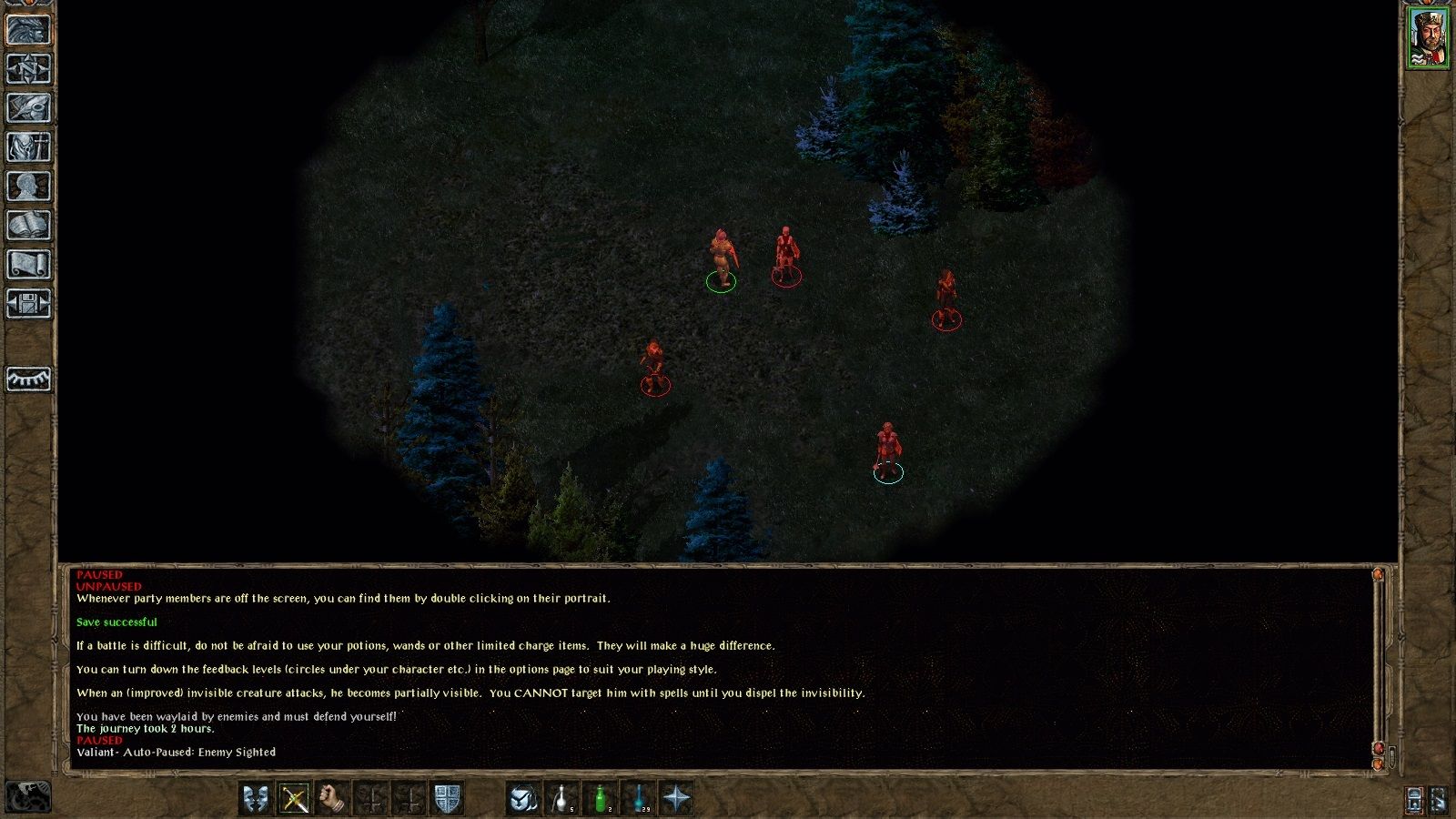The width and height of the screenshot is (1456, 819).
Task: Open the options menu (floppy disk icon)
Action: click(x=28, y=304)
